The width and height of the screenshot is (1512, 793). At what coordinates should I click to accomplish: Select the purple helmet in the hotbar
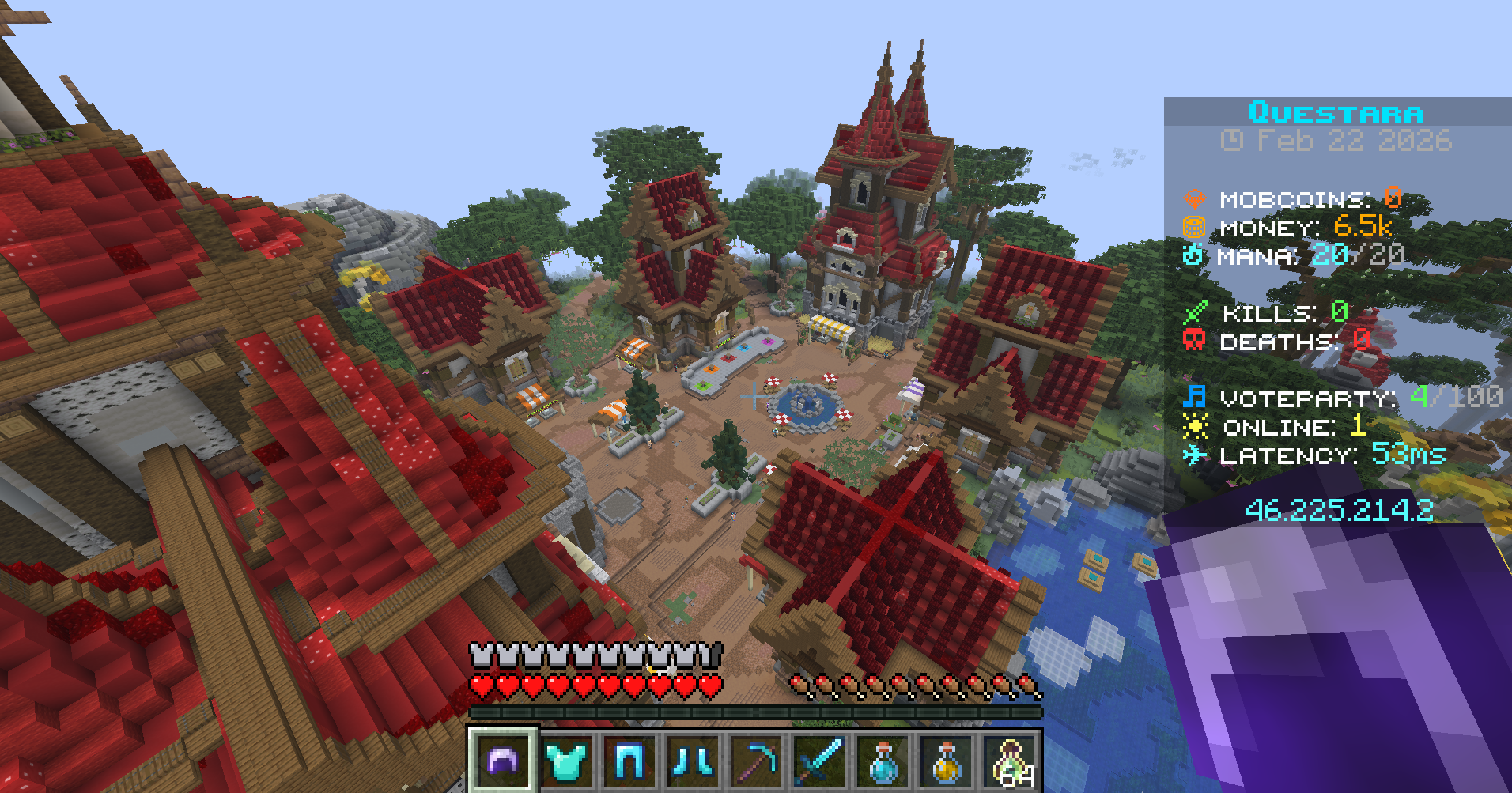click(x=503, y=763)
